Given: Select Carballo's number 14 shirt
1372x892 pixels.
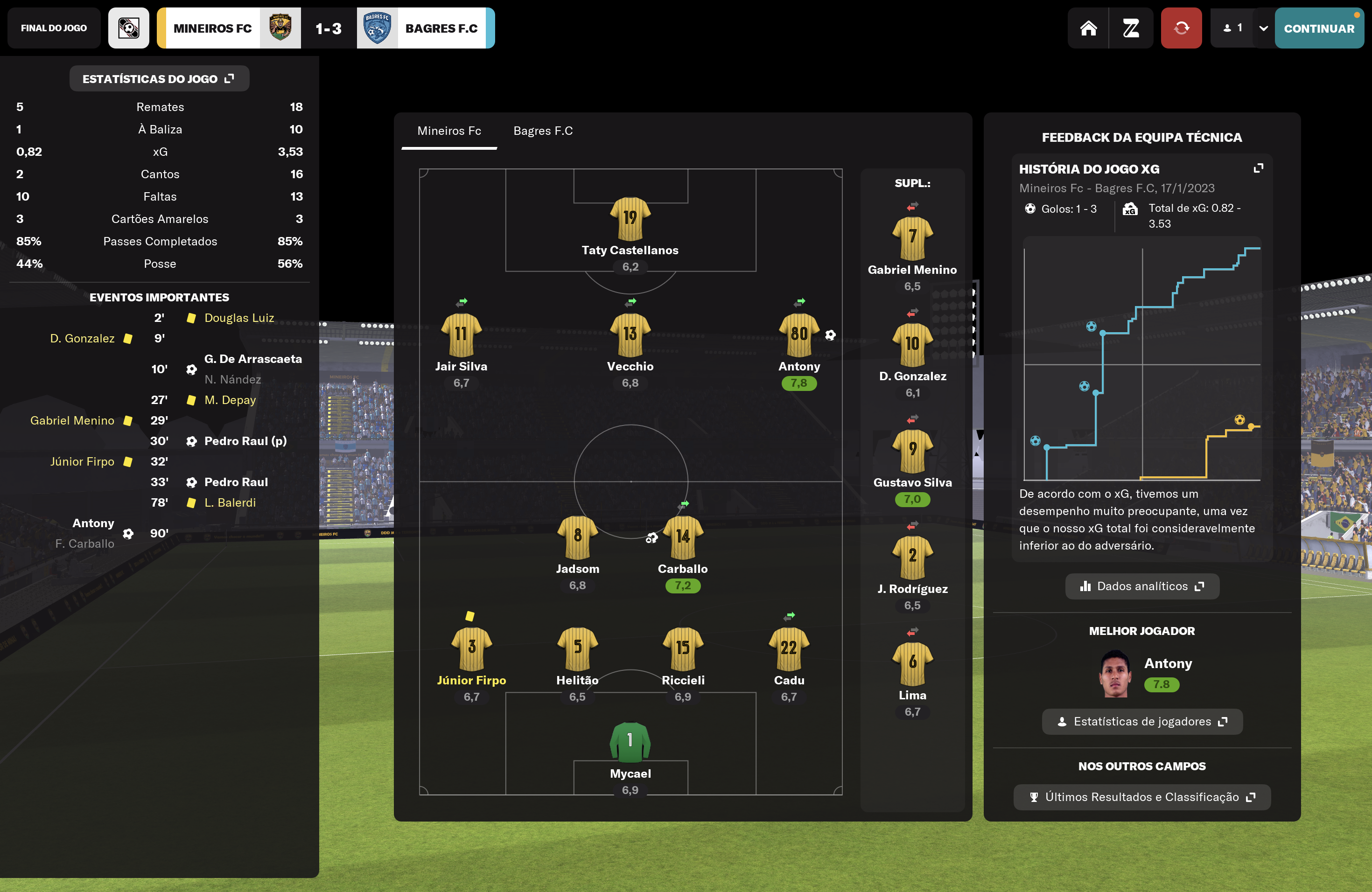Looking at the screenshot, I should [683, 537].
